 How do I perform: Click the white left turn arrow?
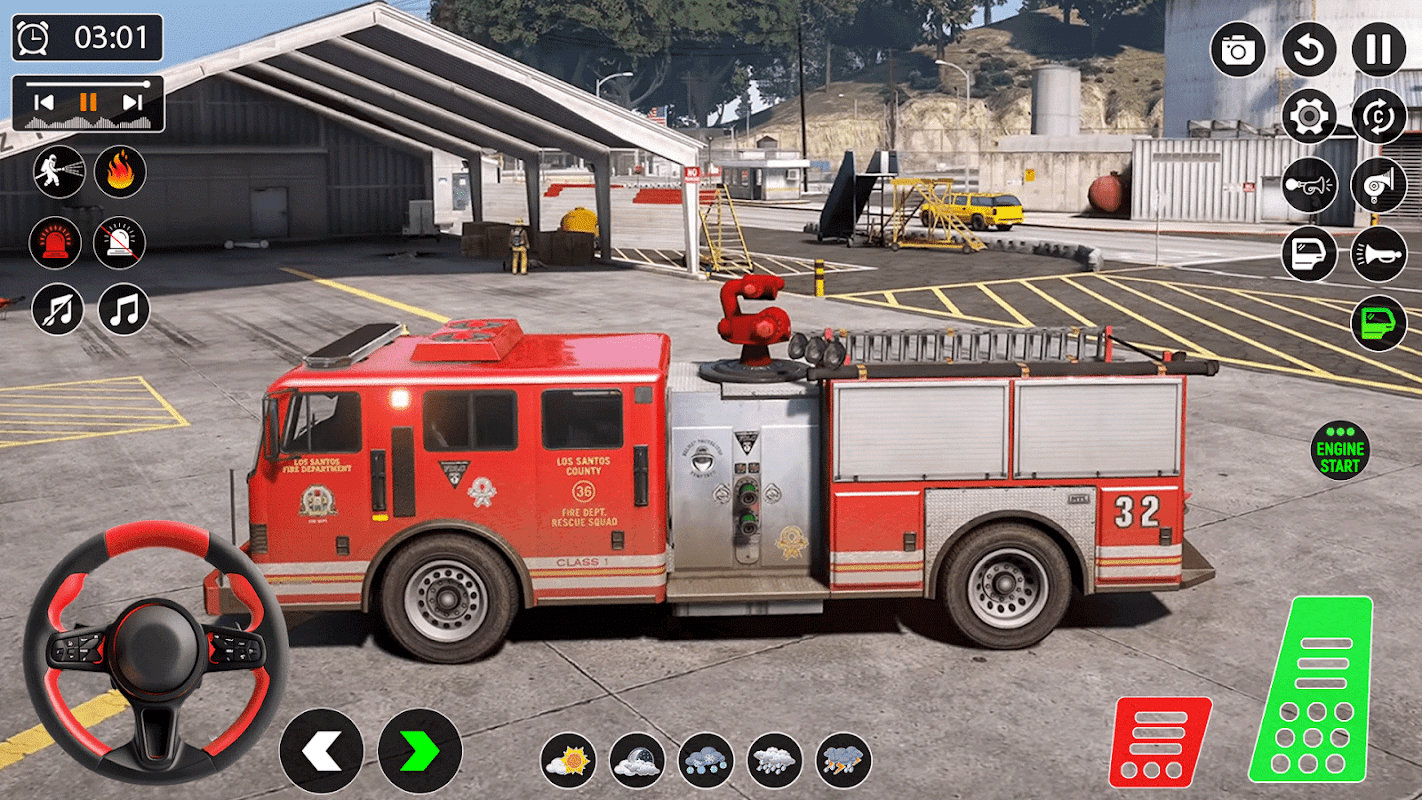(321, 751)
